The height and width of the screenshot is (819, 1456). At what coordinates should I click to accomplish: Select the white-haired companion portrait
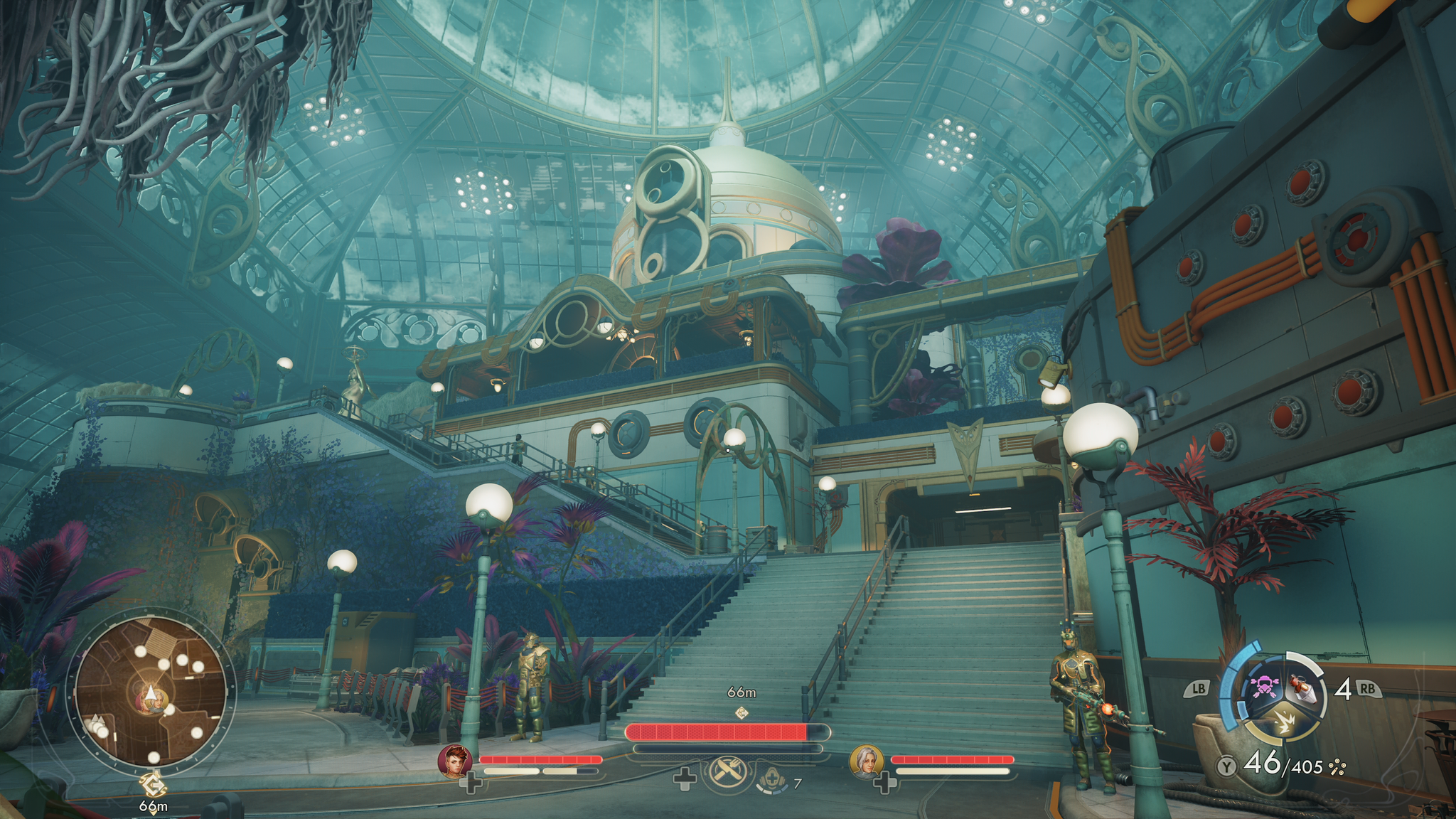[x=866, y=761]
